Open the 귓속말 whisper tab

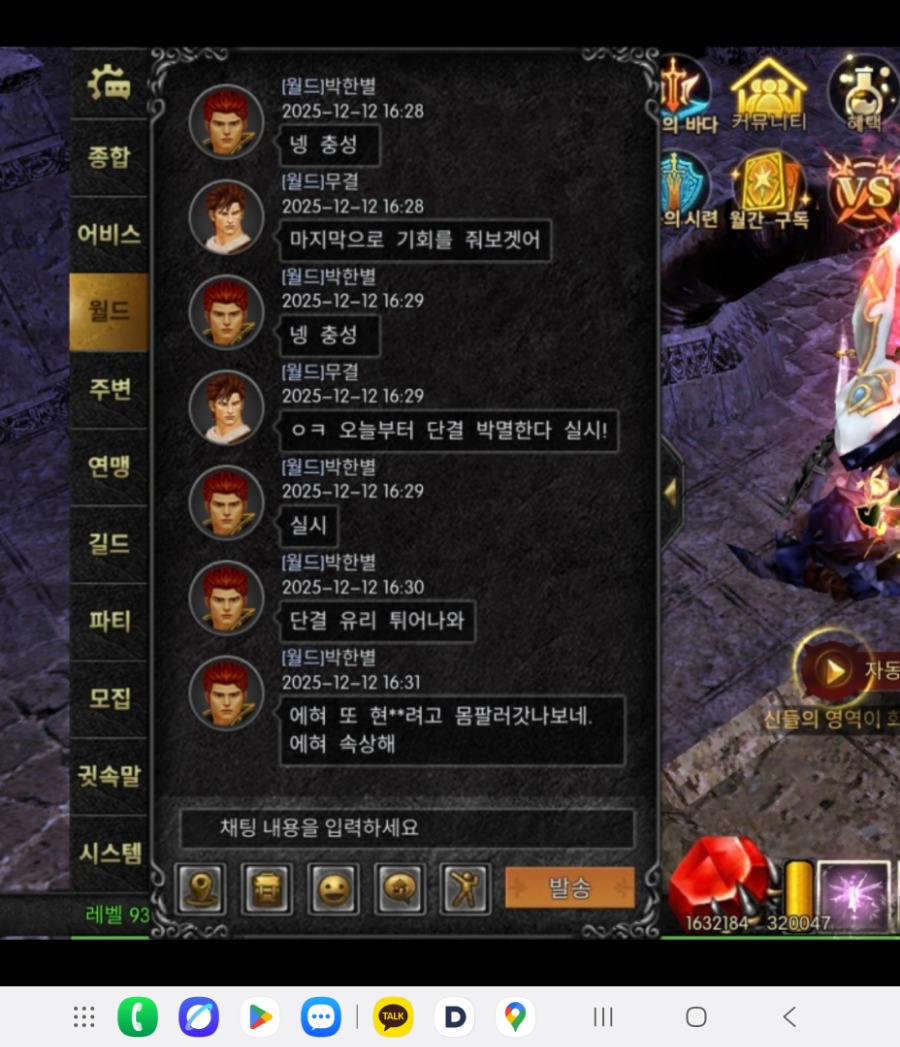(109, 774)
